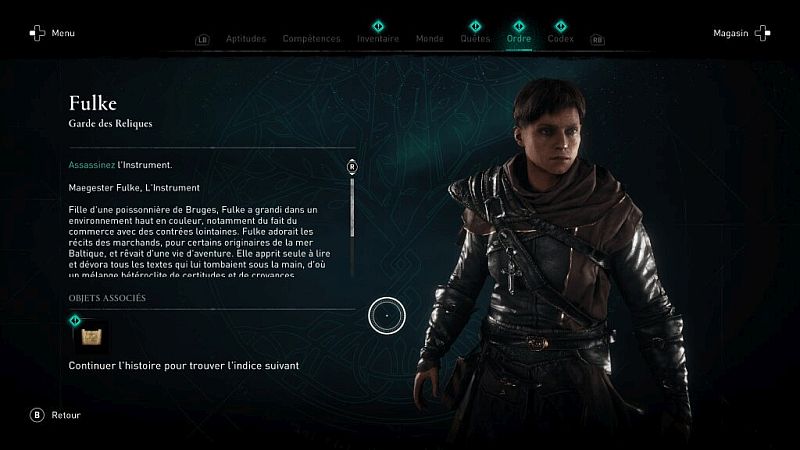This screenshot has height=450, width=800.
Task: Open the Menu in the top-left
Action: point(51,33)
